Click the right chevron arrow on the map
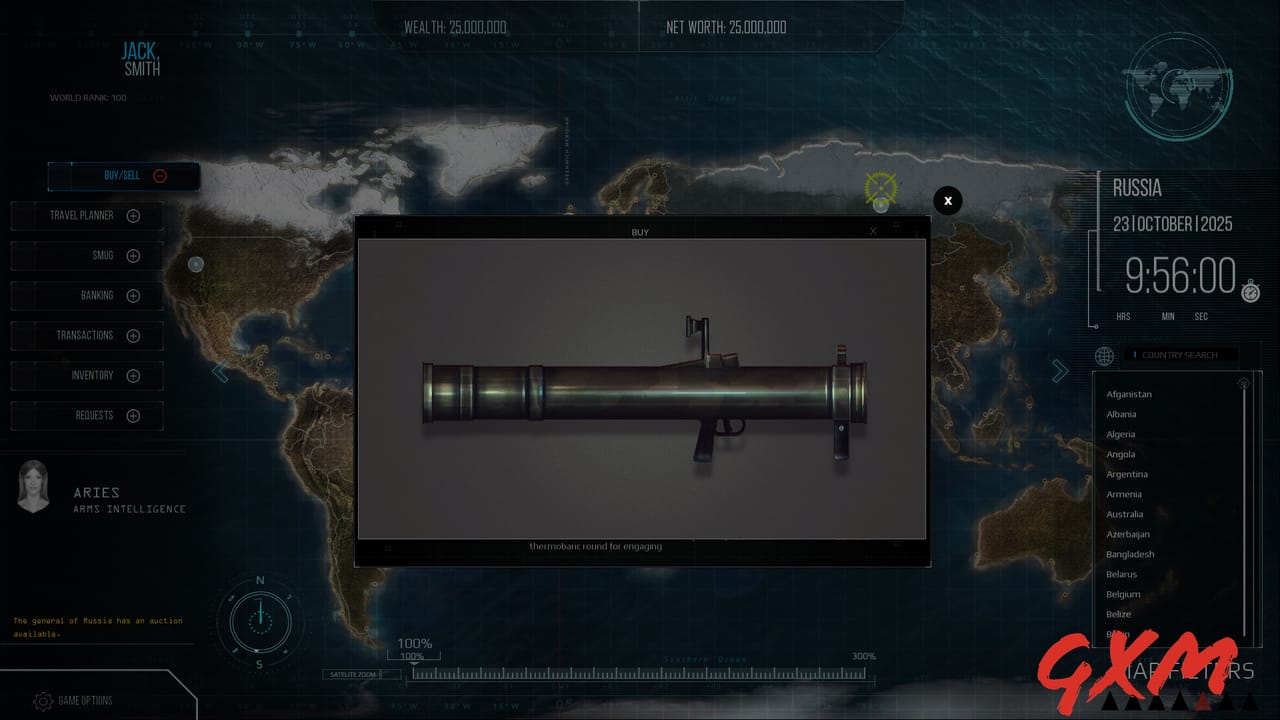 pos(1060,370)
